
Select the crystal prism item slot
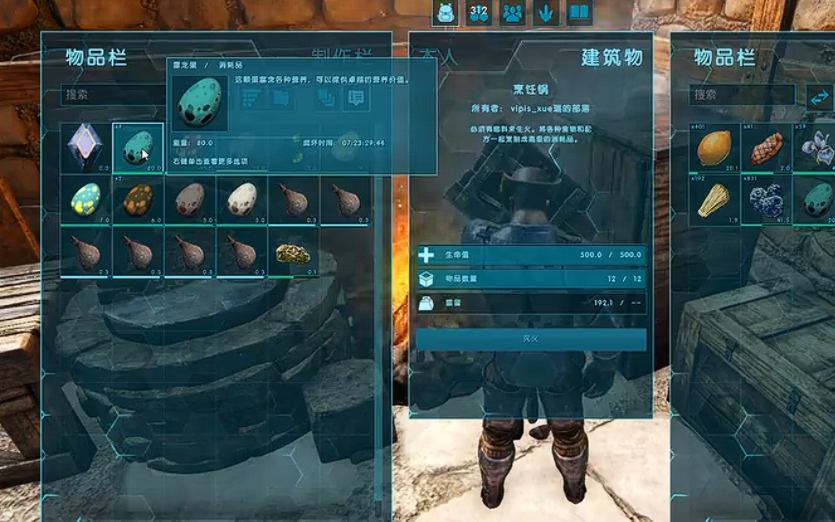tap(86, 148)
